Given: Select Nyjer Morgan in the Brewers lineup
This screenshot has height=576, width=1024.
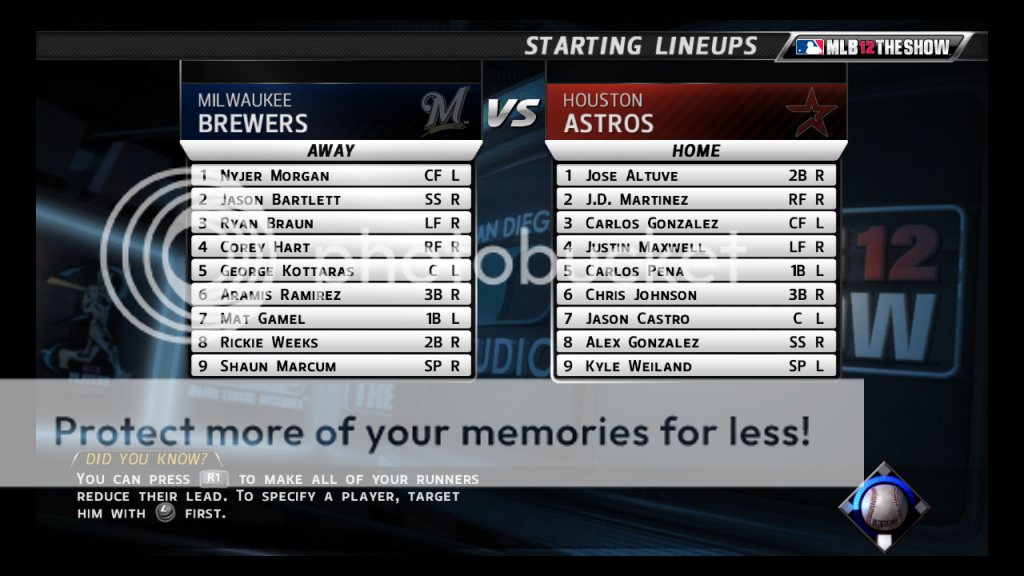Looking at the screenshot, I should (x=330, y=175).
